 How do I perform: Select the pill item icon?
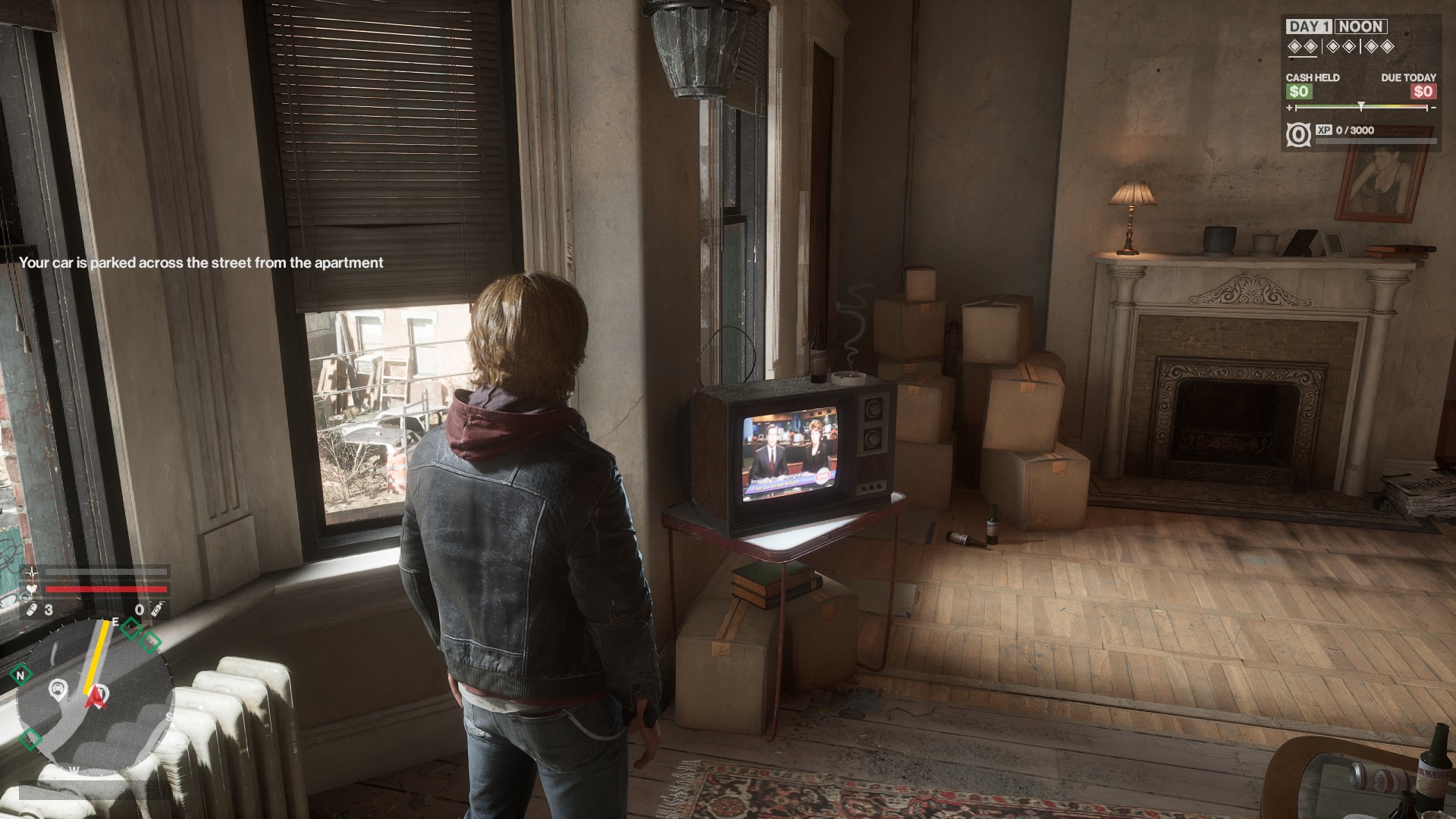pos(32,610)
